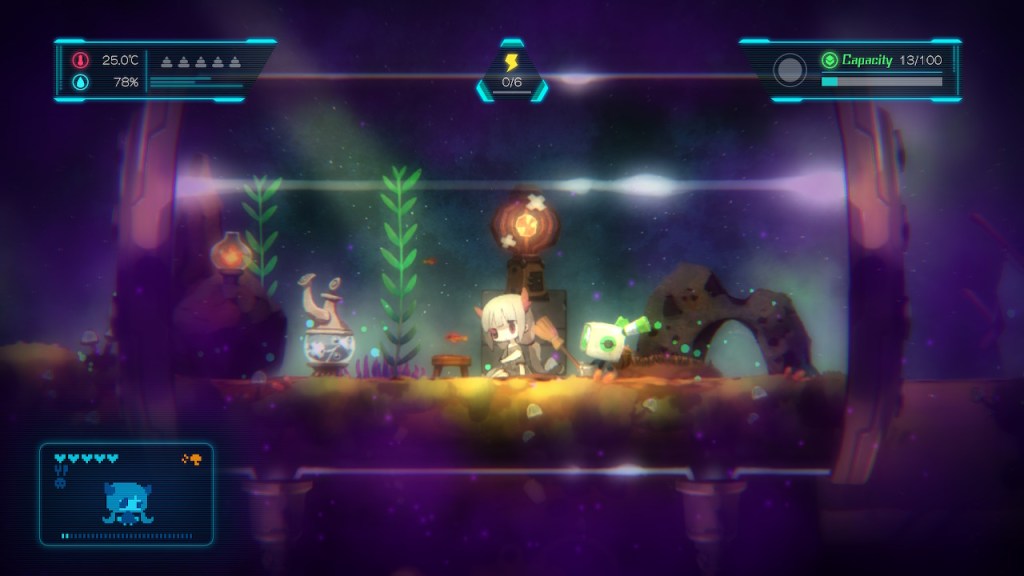Select the empty circular item slot

tap(790, 70)
